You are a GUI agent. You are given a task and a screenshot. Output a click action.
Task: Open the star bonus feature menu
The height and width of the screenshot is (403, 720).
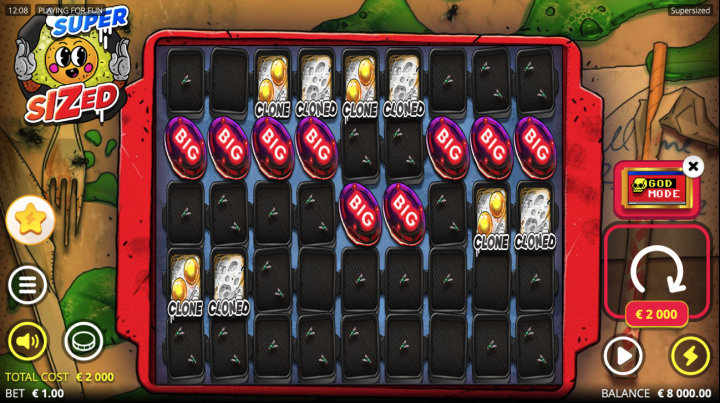click(x=30, y=220)
